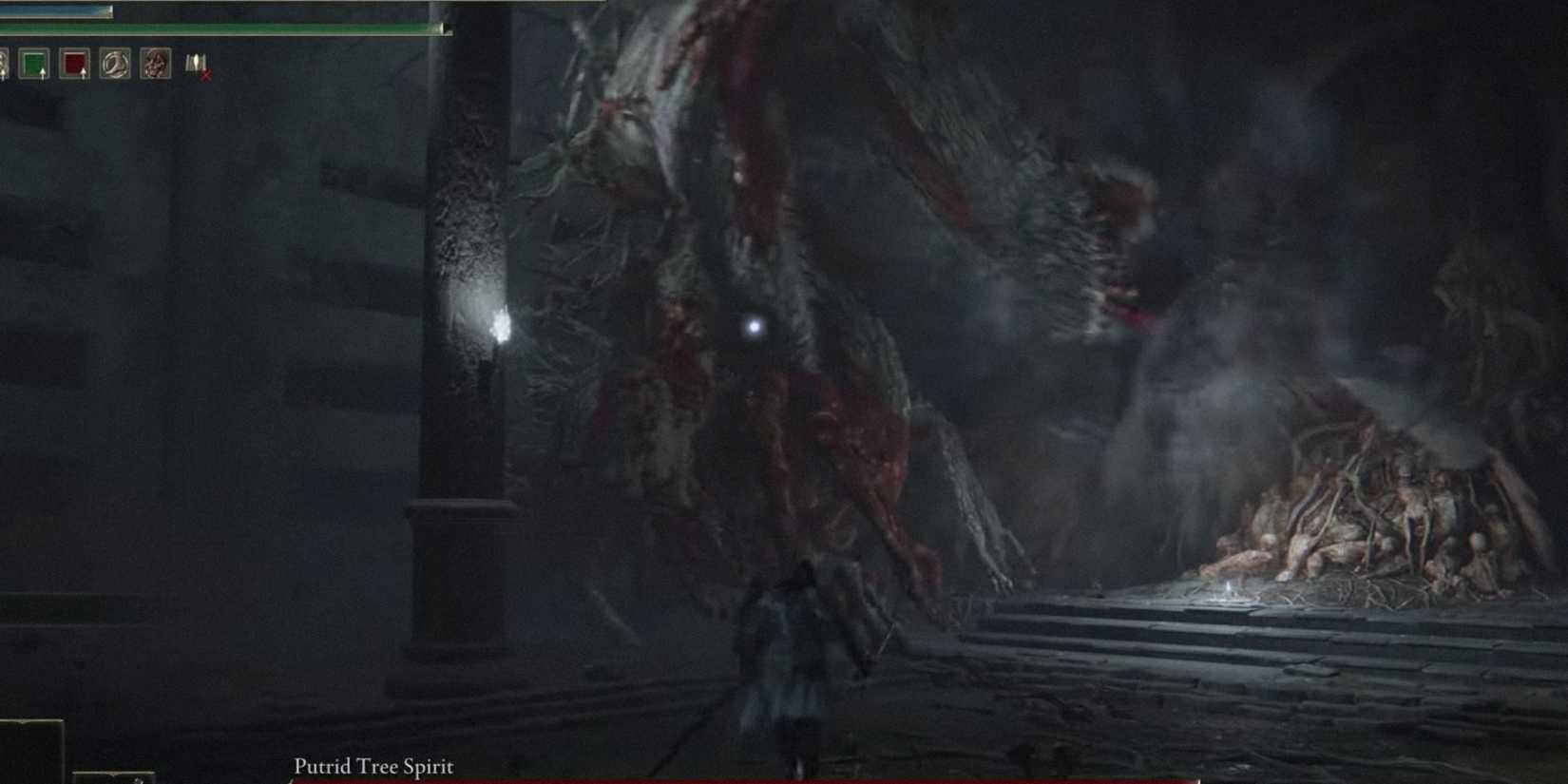This screenshot has width=1568, height=784.
Task: Click the crafted consumable item icon
Action: (x=157, y=64)
